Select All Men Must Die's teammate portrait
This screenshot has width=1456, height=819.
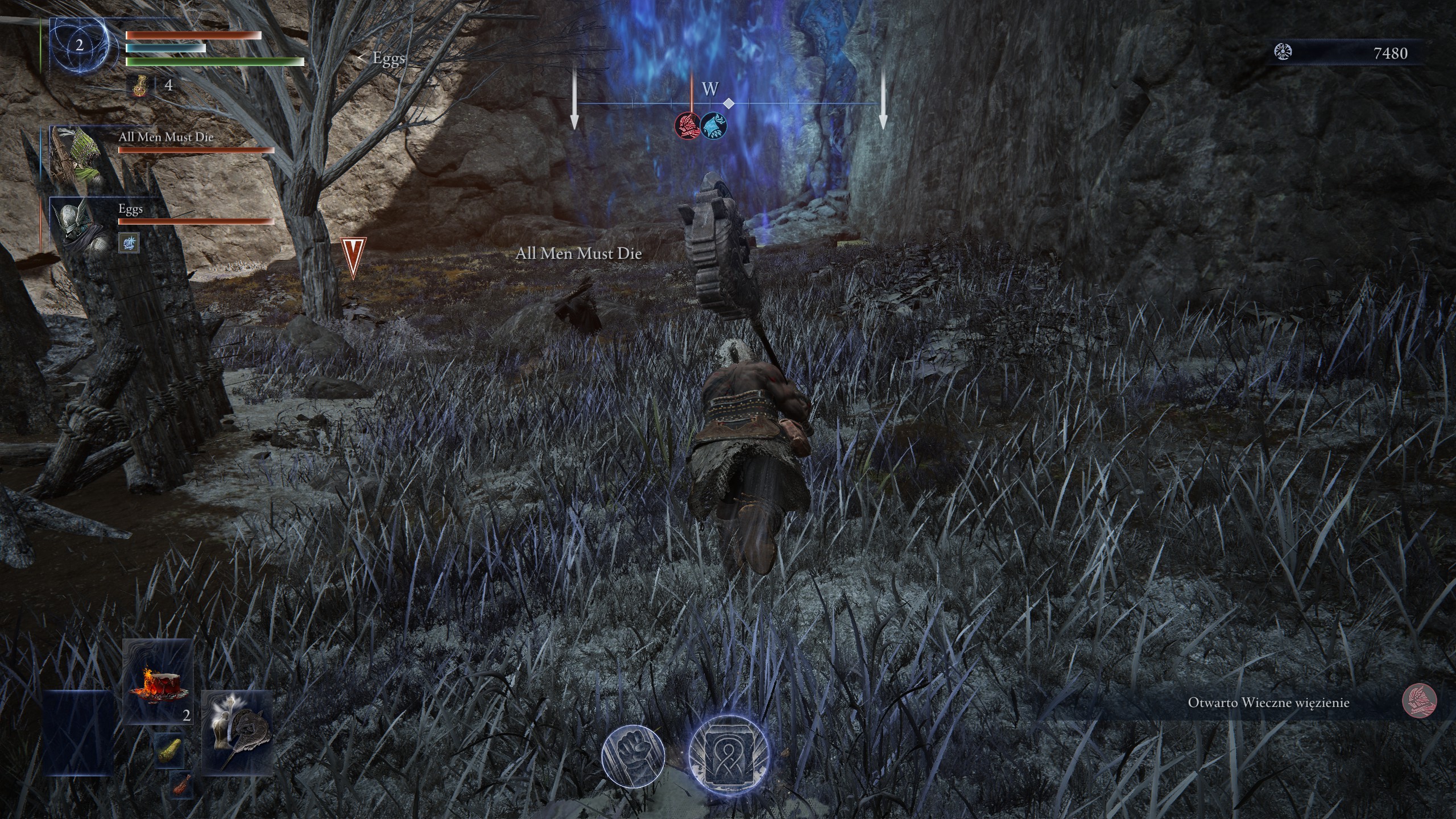click(75, 154)
